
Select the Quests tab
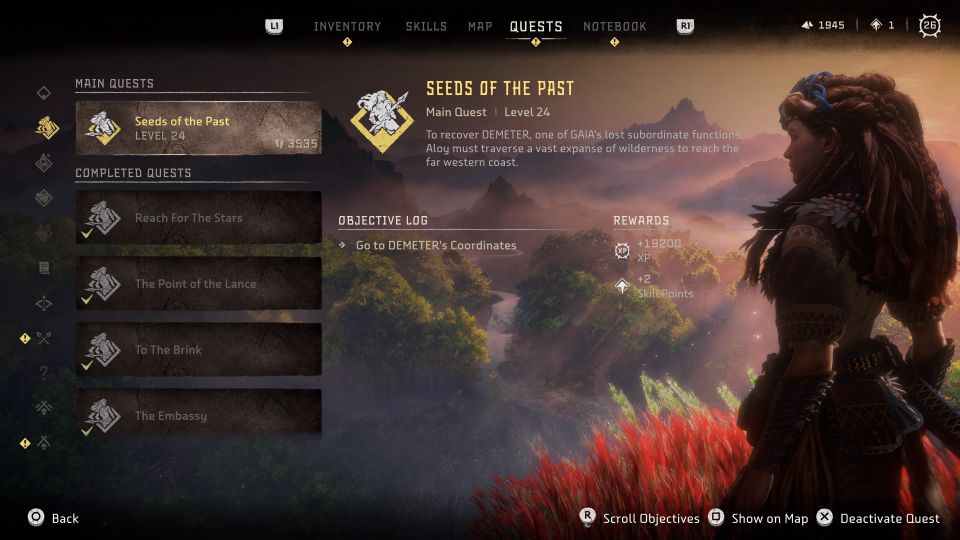coord(536,26)
